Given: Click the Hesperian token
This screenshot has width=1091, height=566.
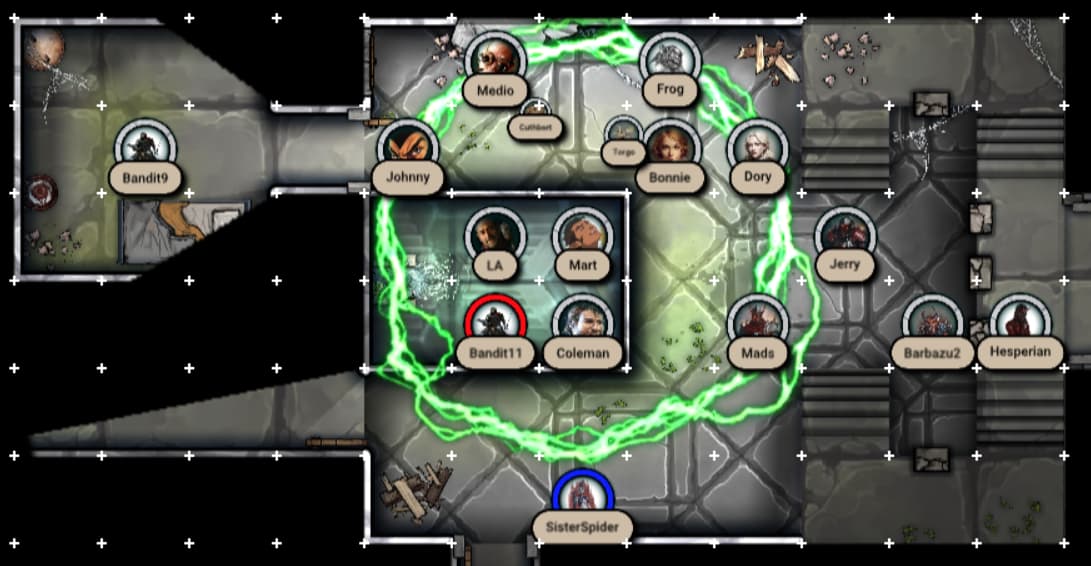Looking at the screenshot, I should coord(1019,324).
